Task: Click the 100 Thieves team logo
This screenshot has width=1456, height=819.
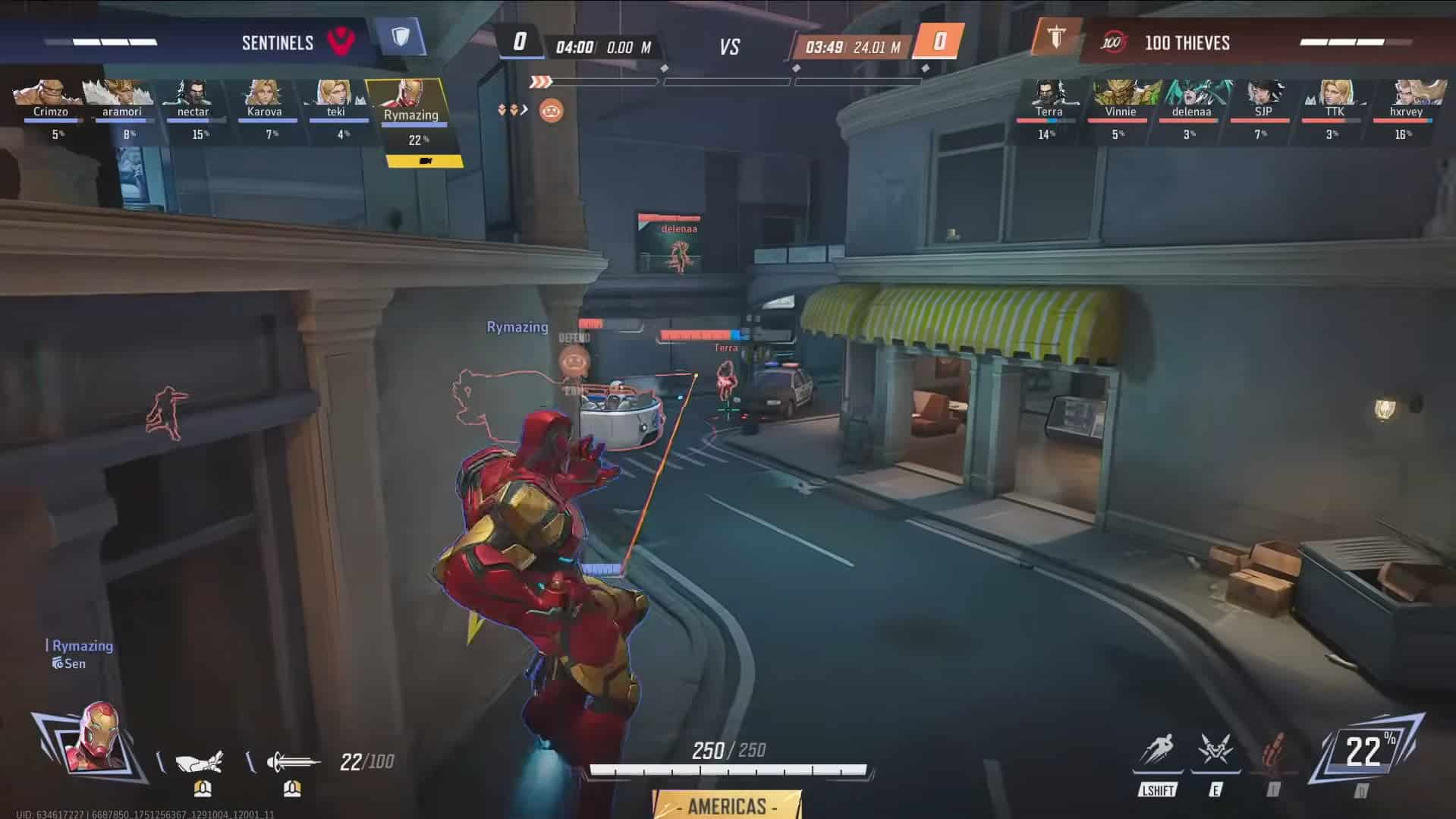Action: point(1113,43)
